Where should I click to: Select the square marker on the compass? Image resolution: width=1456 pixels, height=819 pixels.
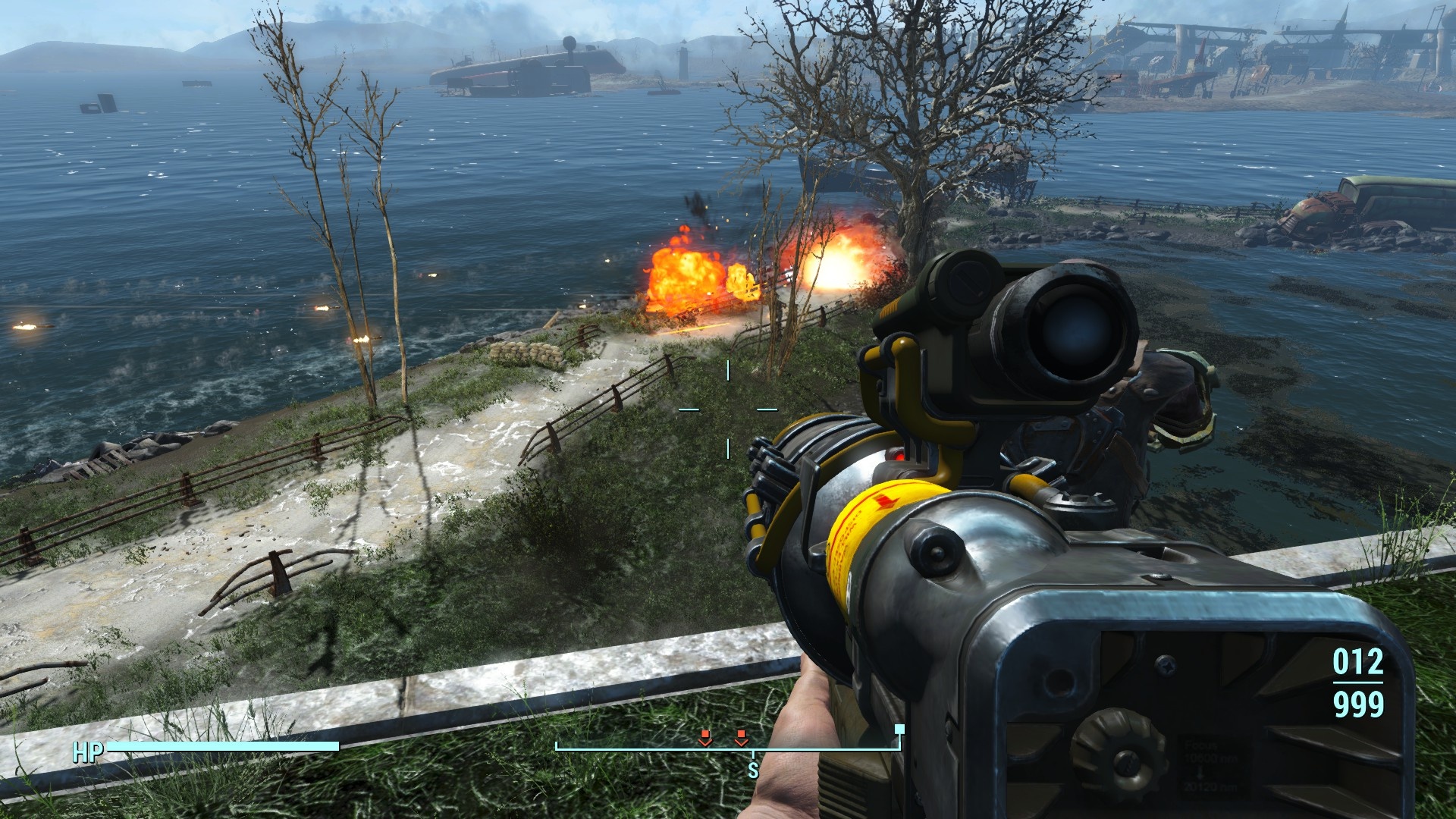tap(899, 730)
